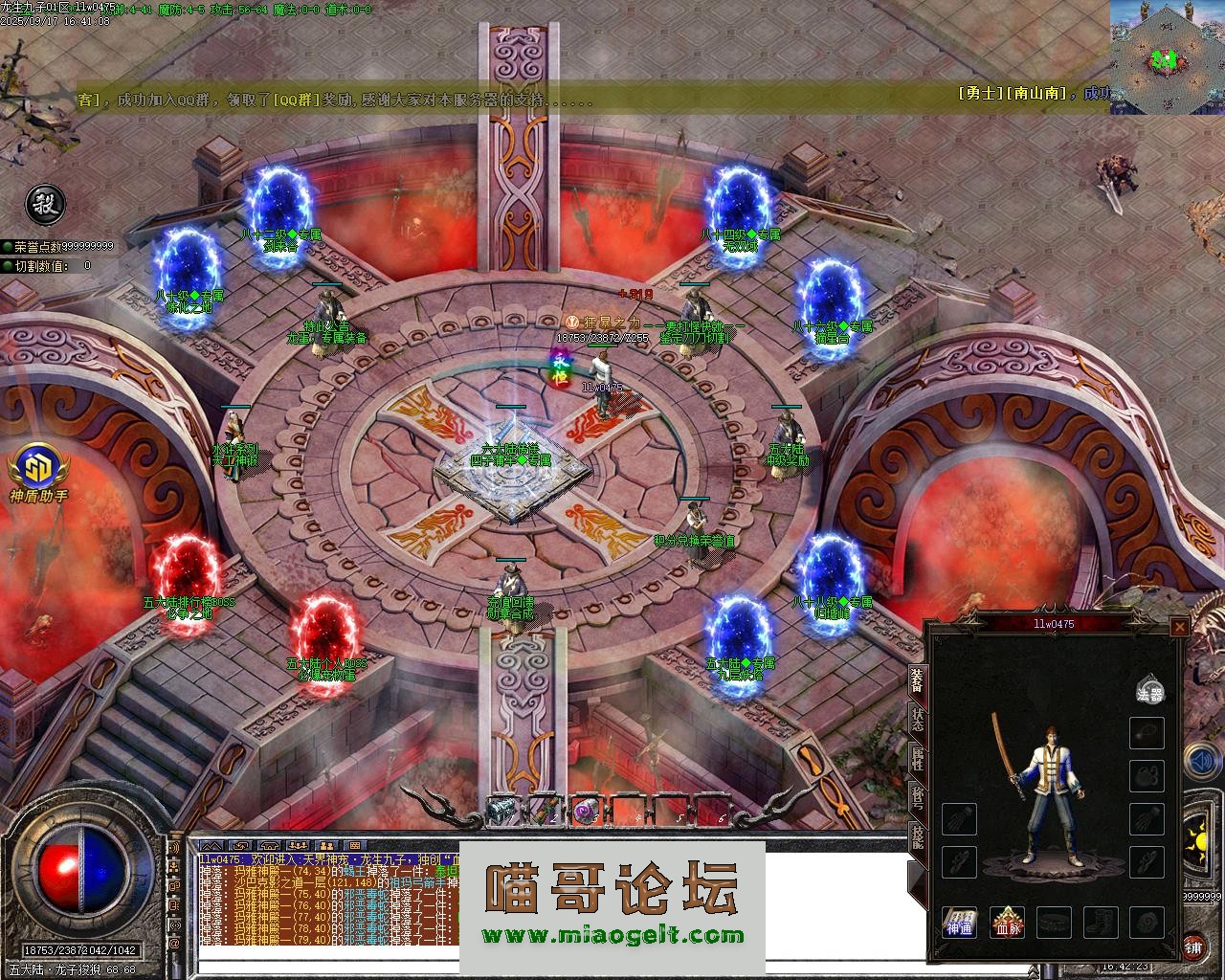Use the green scroll in hotbar slot 2
Image resolution: width=1225 pixels, height=980 pixels.
[543, 811]
